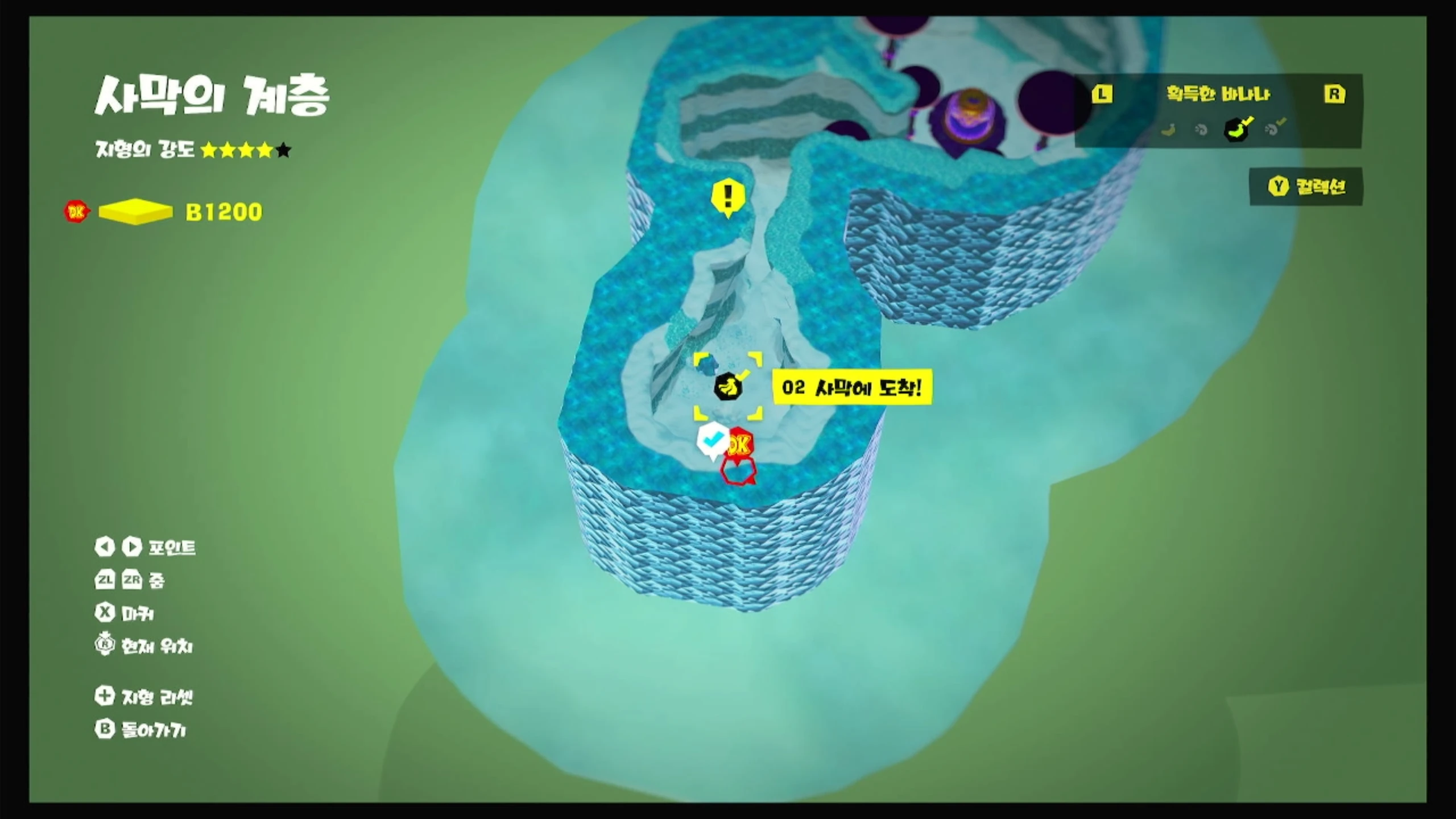The width and height of the screenshot is (1456, 819).
Task: Select the grey fossil filter icon without checkmark
Action: point(1201,130)
